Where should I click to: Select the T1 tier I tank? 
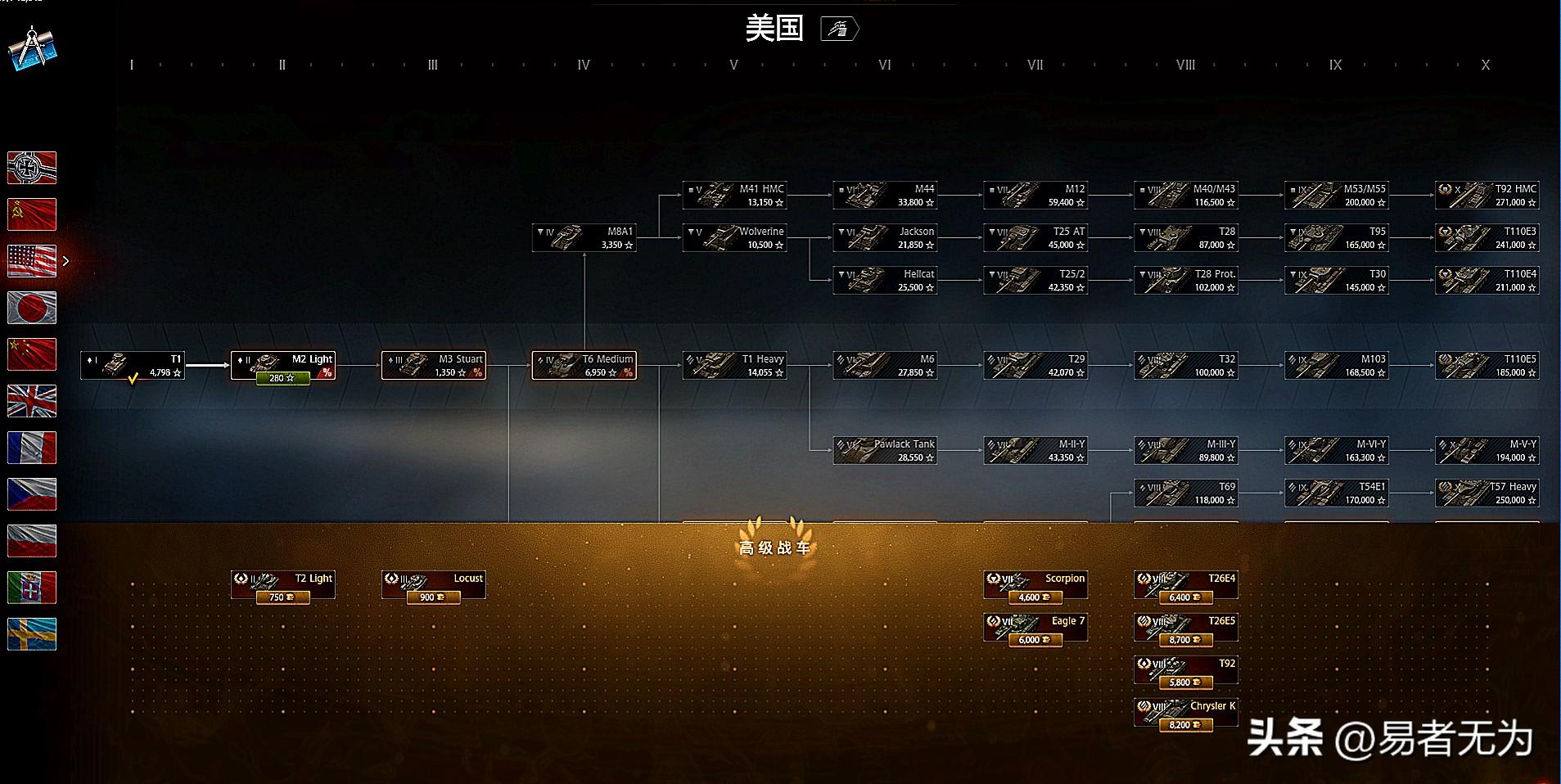coord(133,365)
